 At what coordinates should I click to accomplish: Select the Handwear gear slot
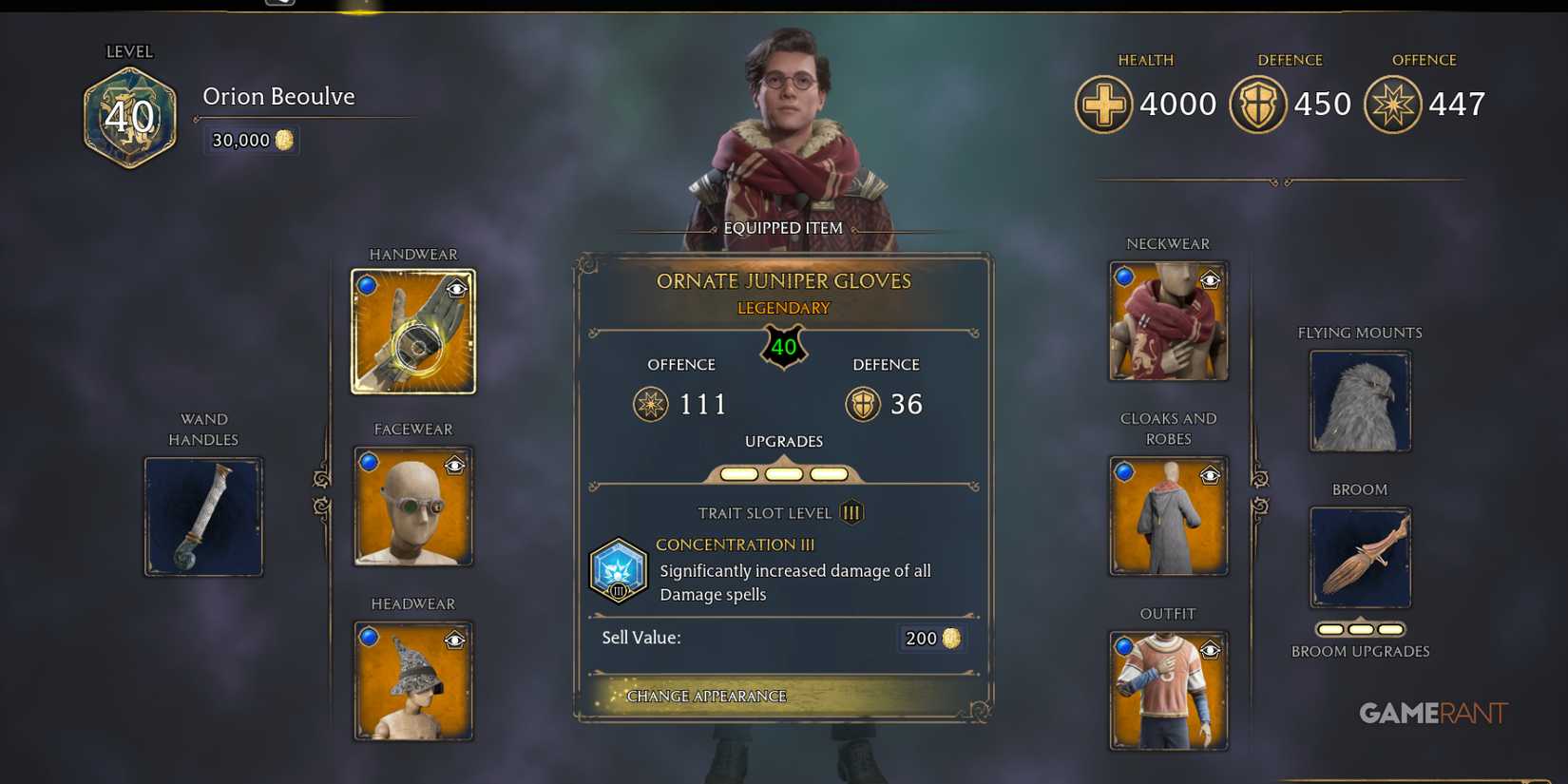pos(413,330)
